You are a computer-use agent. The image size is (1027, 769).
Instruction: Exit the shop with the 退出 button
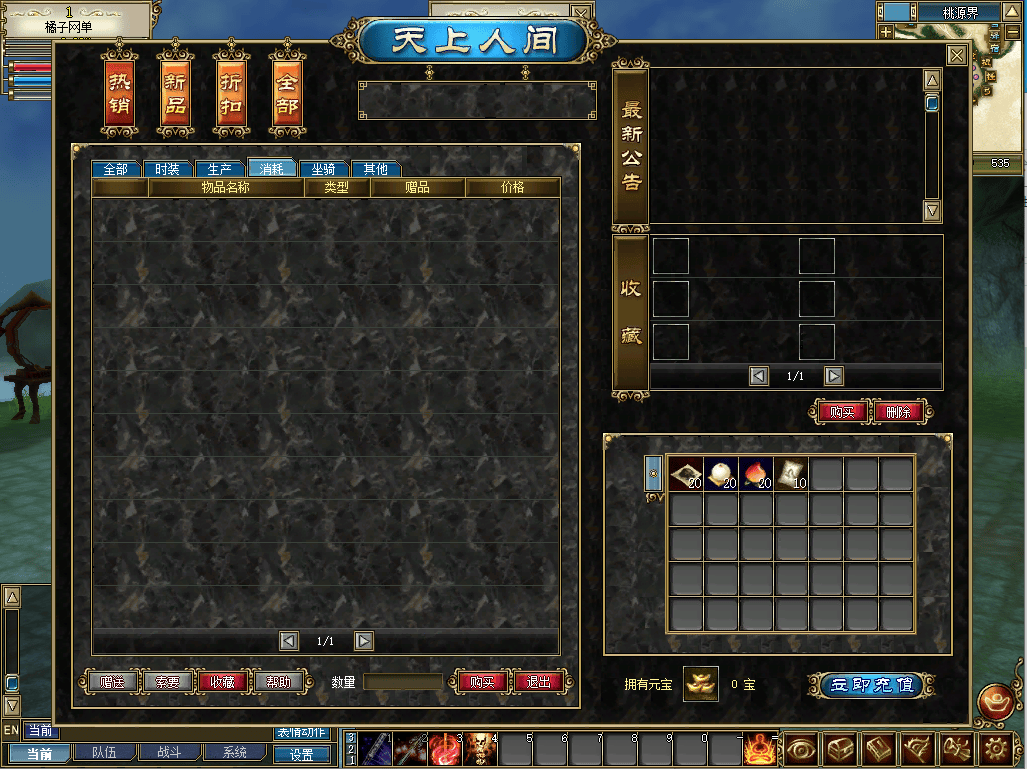pyautogui.click(x=539, y=682)
